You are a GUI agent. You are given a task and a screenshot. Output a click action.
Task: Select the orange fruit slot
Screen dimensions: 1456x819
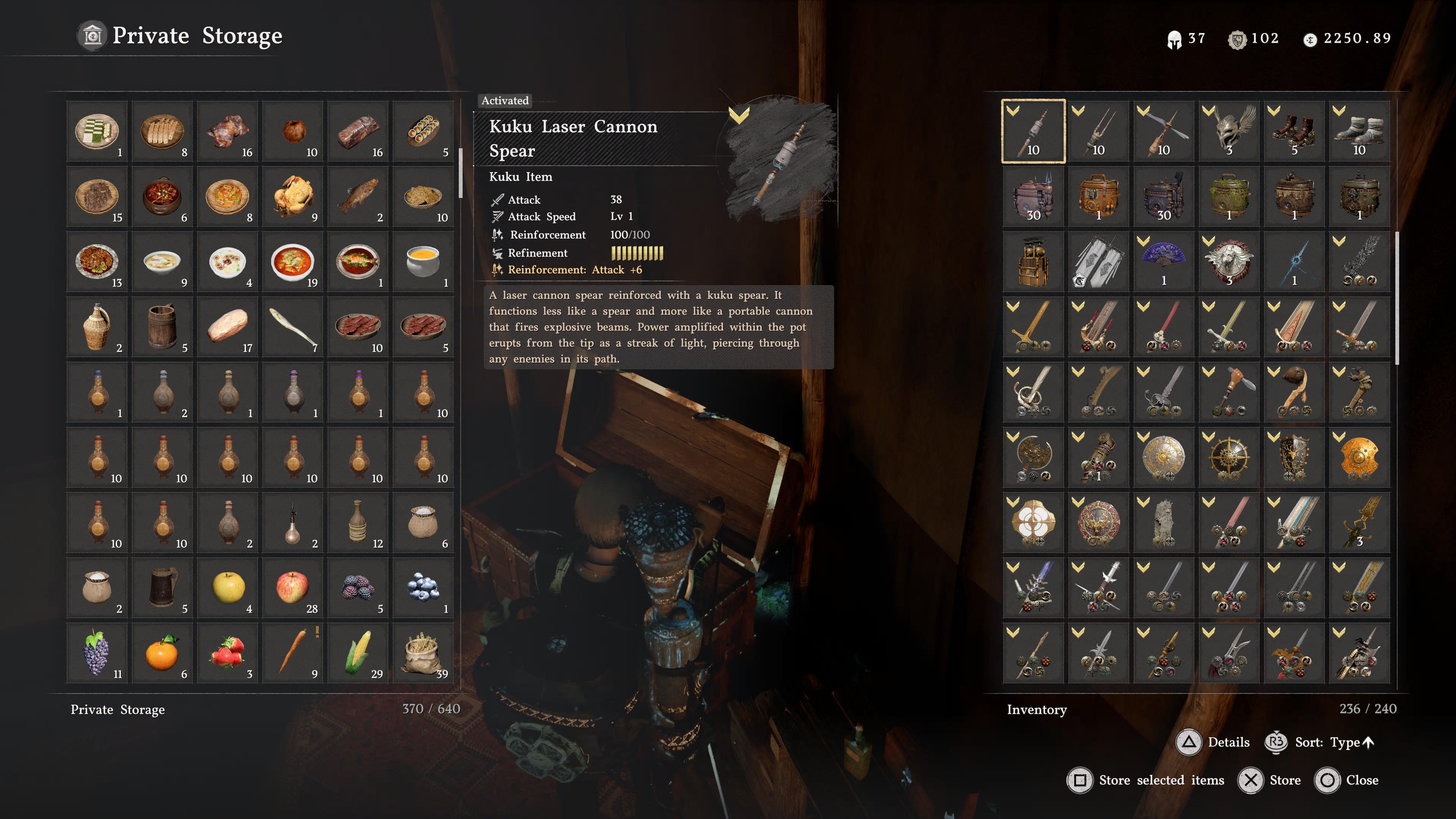click(x=162, y=653)
